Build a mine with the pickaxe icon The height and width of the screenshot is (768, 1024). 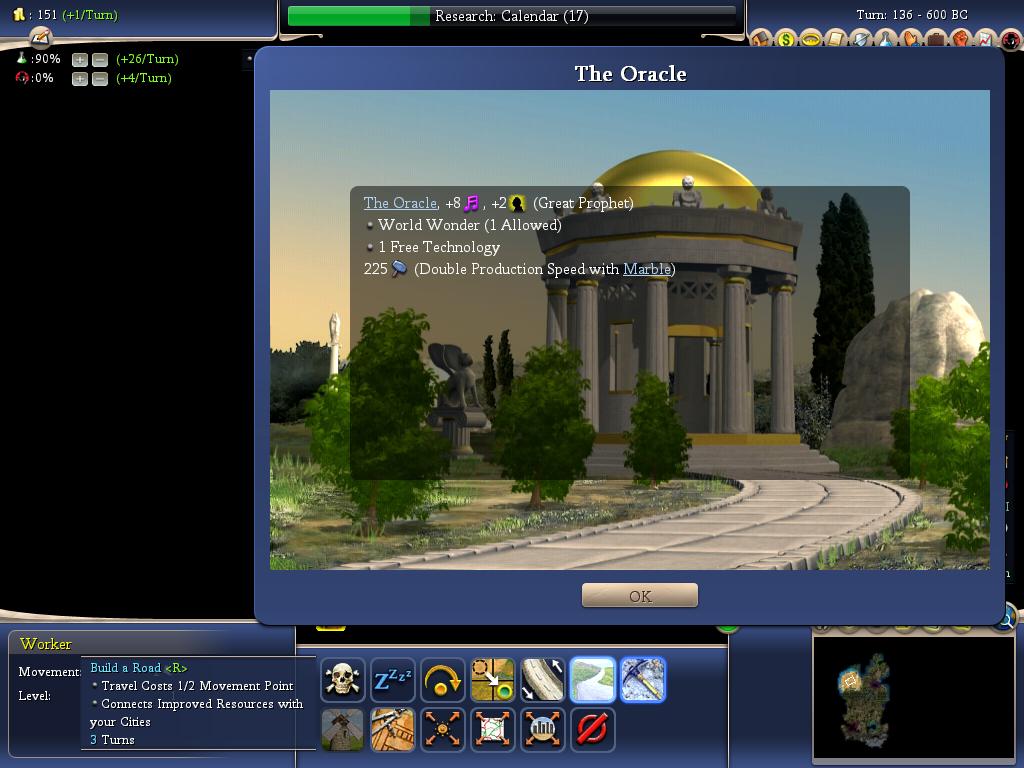(643, 680)
